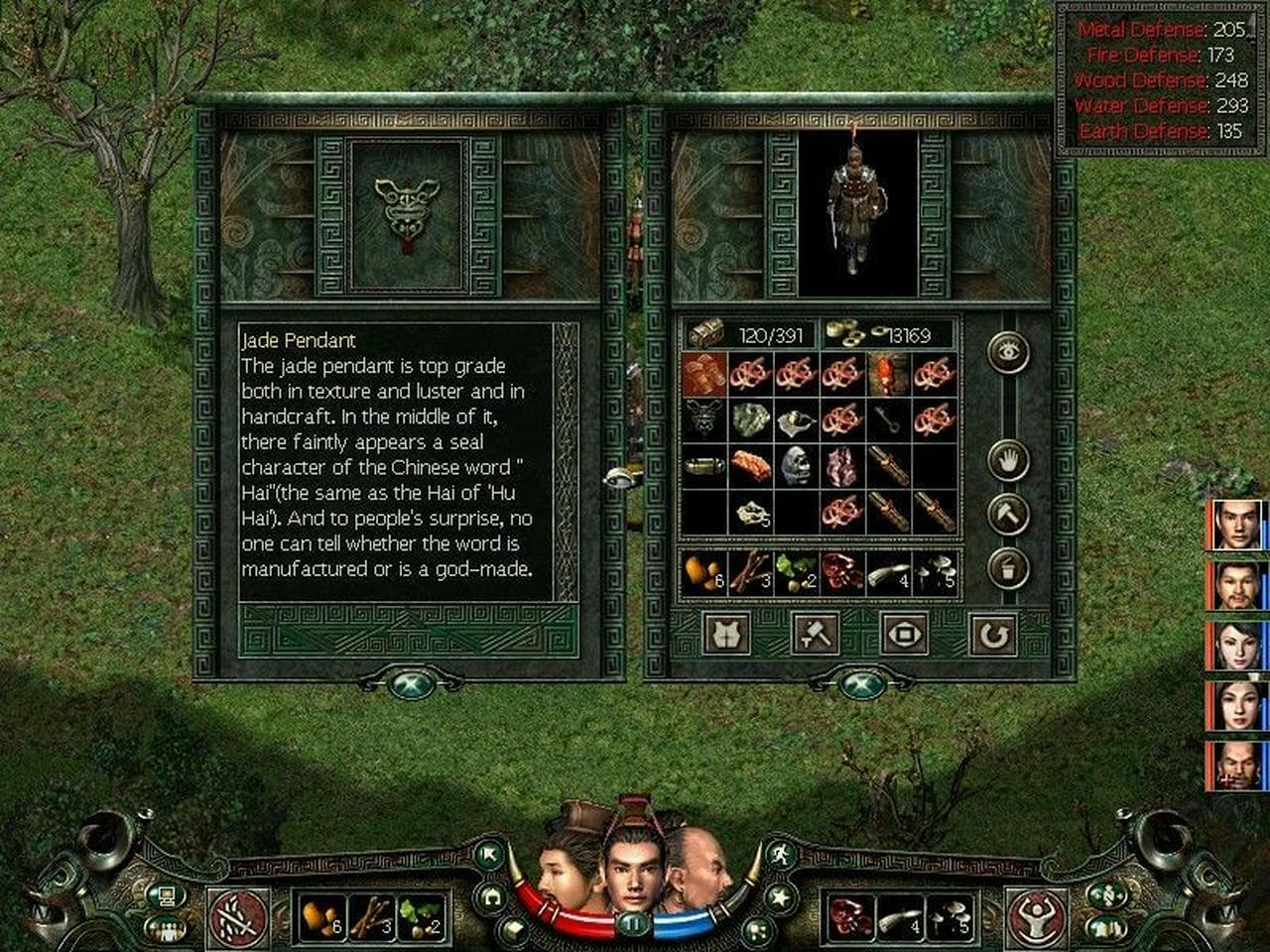Viewport: 1270px width, 952px height.
Task: Click the crossed-out weapons round button
Action: [x=239, y=916]
